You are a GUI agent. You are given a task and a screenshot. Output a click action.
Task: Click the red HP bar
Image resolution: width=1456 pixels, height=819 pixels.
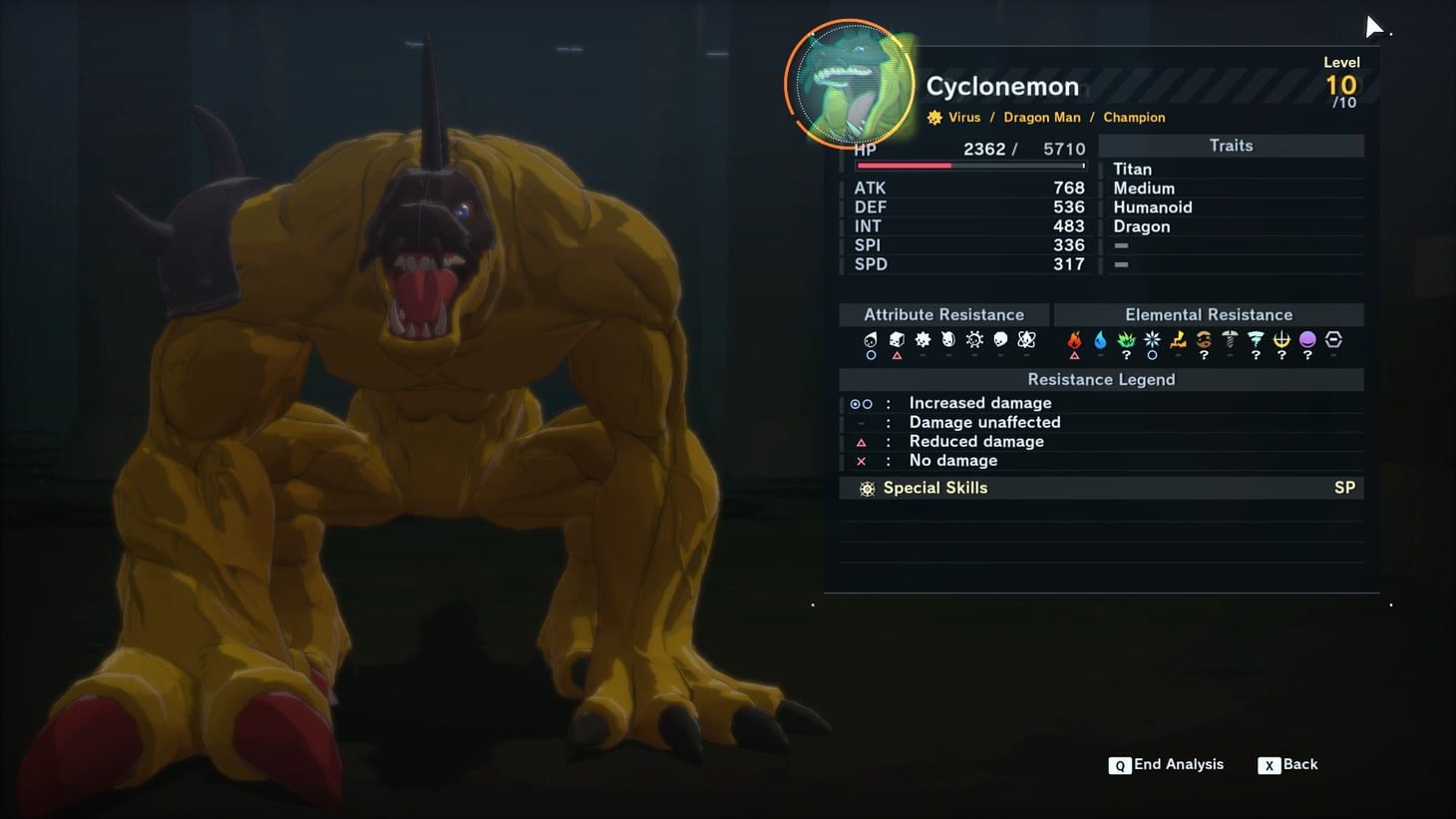click(903, 165)
